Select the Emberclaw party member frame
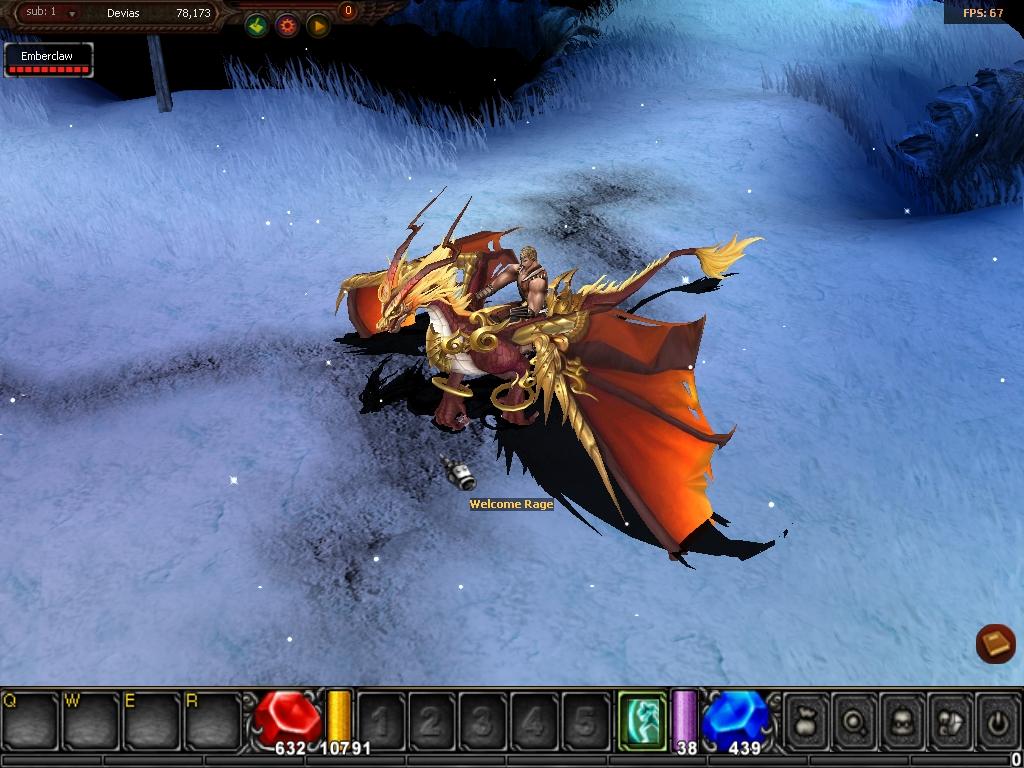 pyautogui.click(x=48, y=60)
